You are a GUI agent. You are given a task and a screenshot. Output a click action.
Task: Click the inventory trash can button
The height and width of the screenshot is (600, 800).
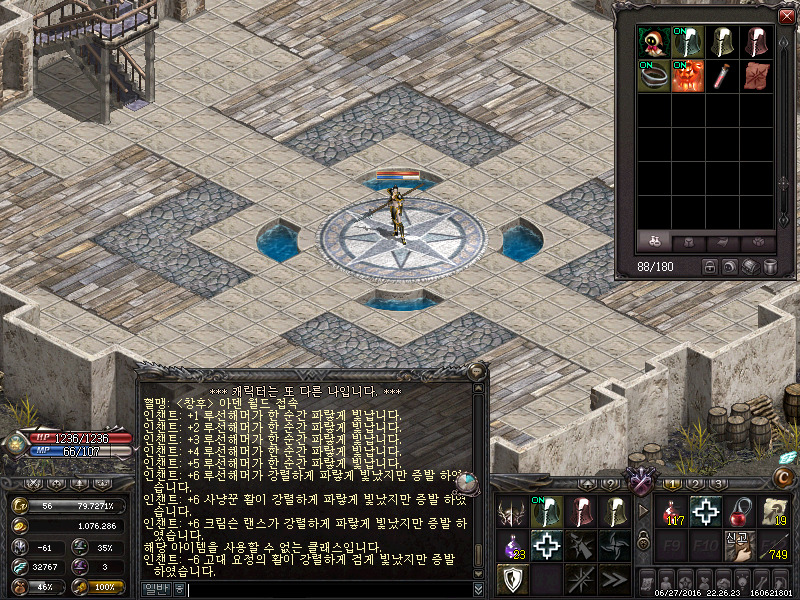[770, 267]
